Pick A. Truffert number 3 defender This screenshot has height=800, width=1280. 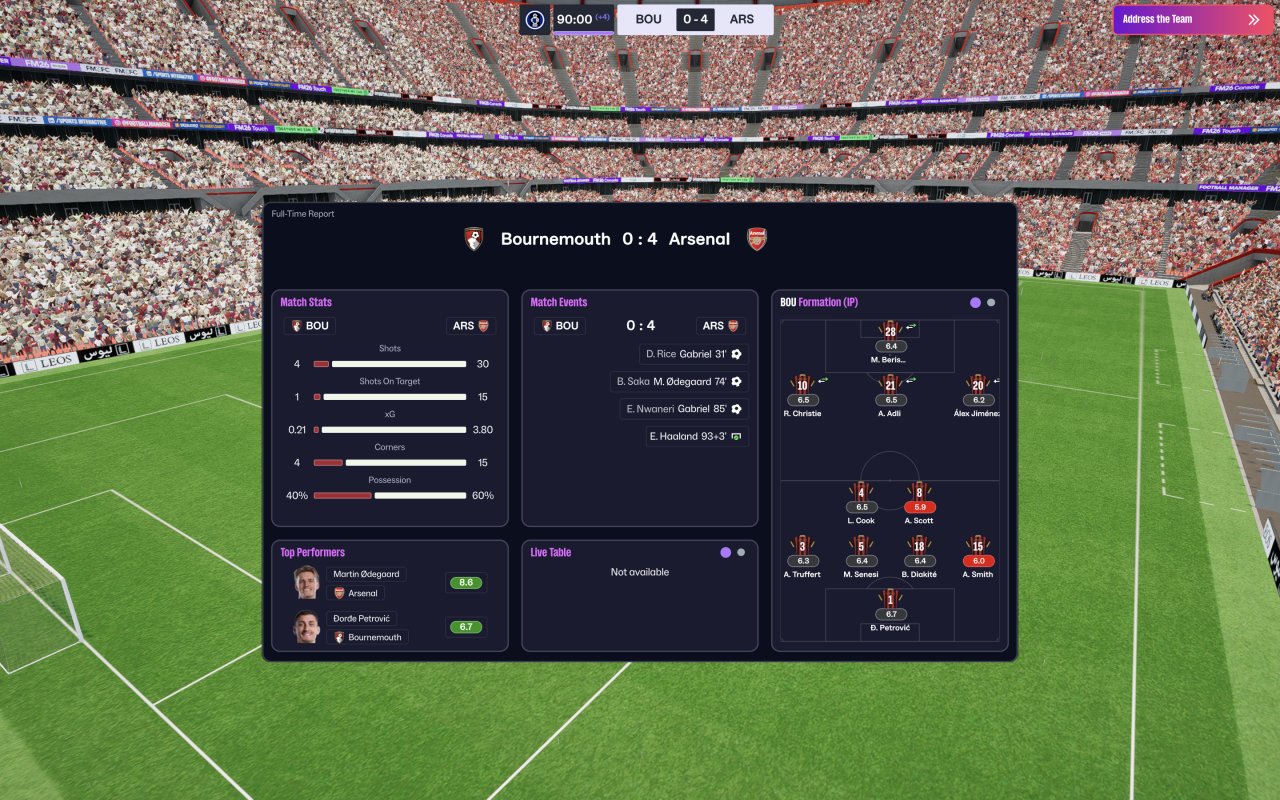(802, 546)
